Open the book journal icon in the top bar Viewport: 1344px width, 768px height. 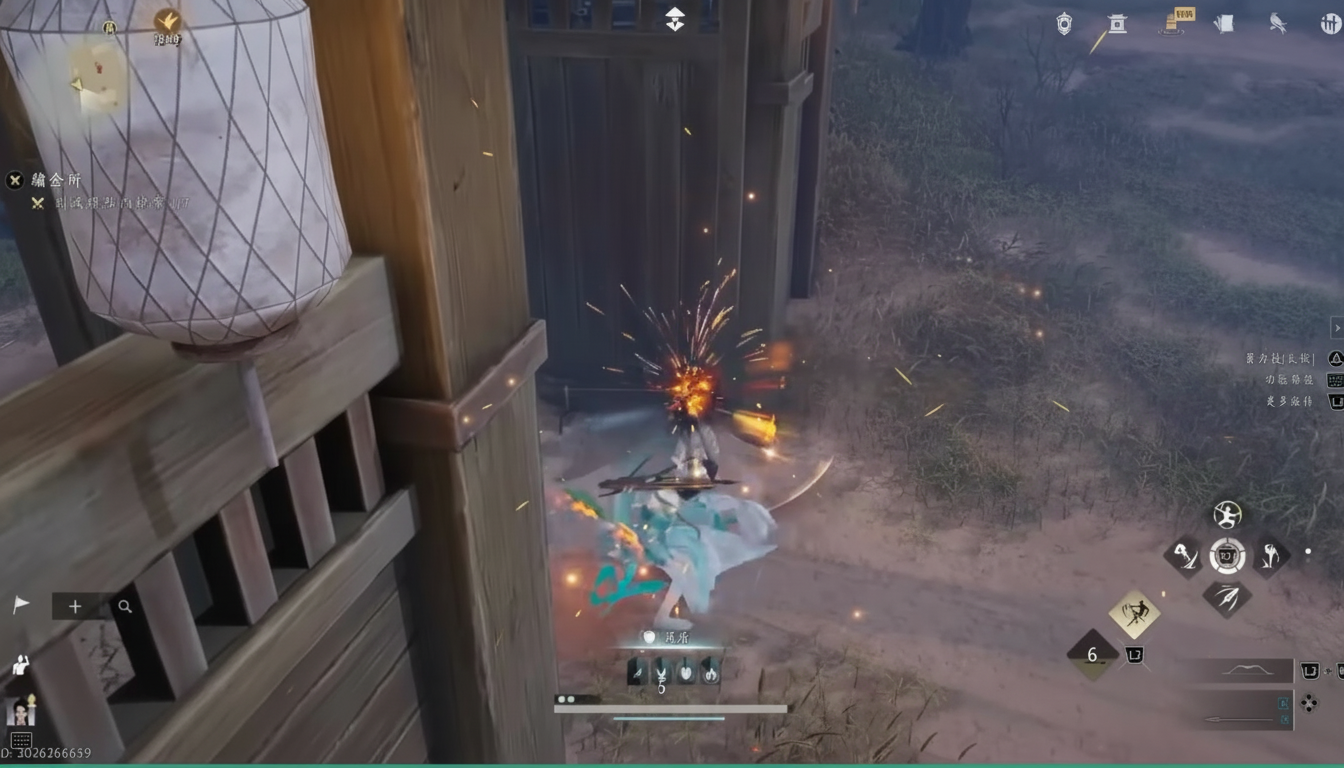1224,23
